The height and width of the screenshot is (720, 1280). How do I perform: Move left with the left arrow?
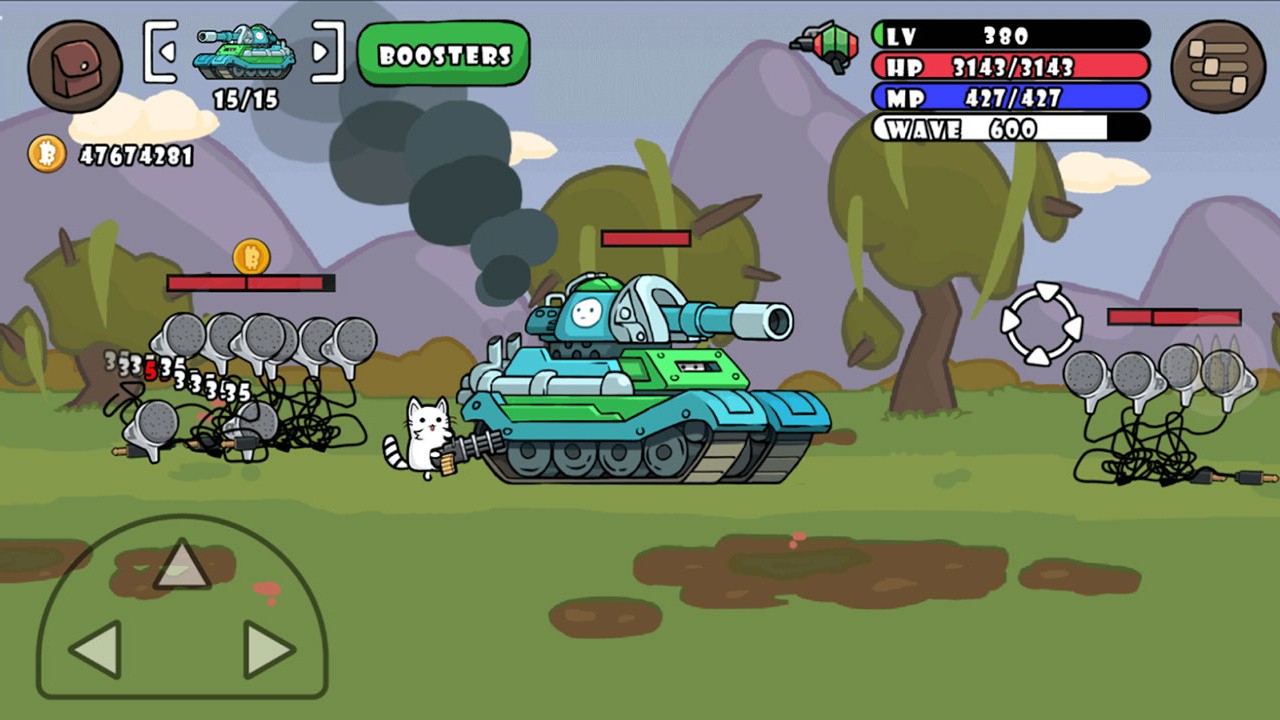point(97,649)
